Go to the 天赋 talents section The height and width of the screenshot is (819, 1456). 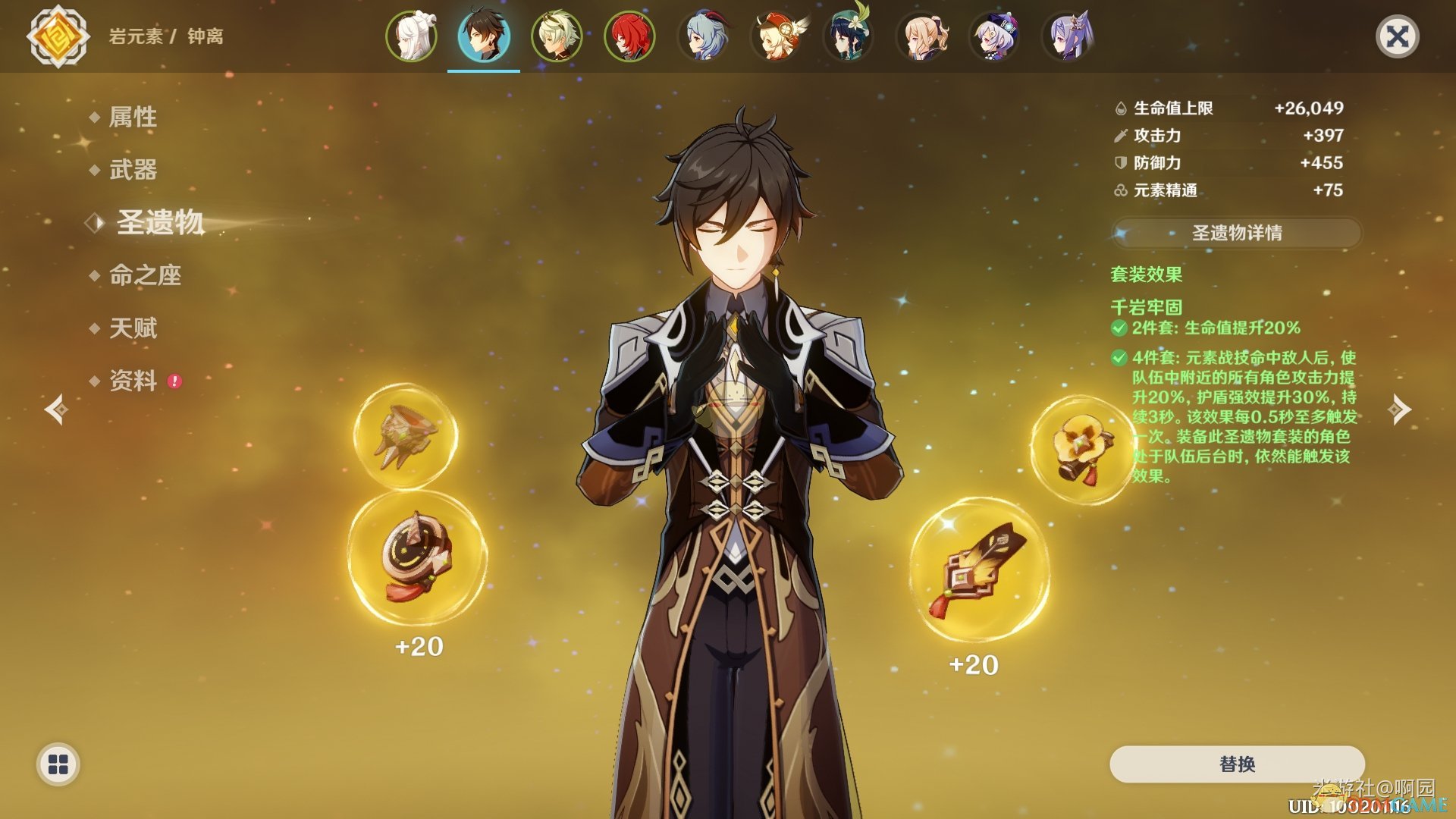pos(133,328)
